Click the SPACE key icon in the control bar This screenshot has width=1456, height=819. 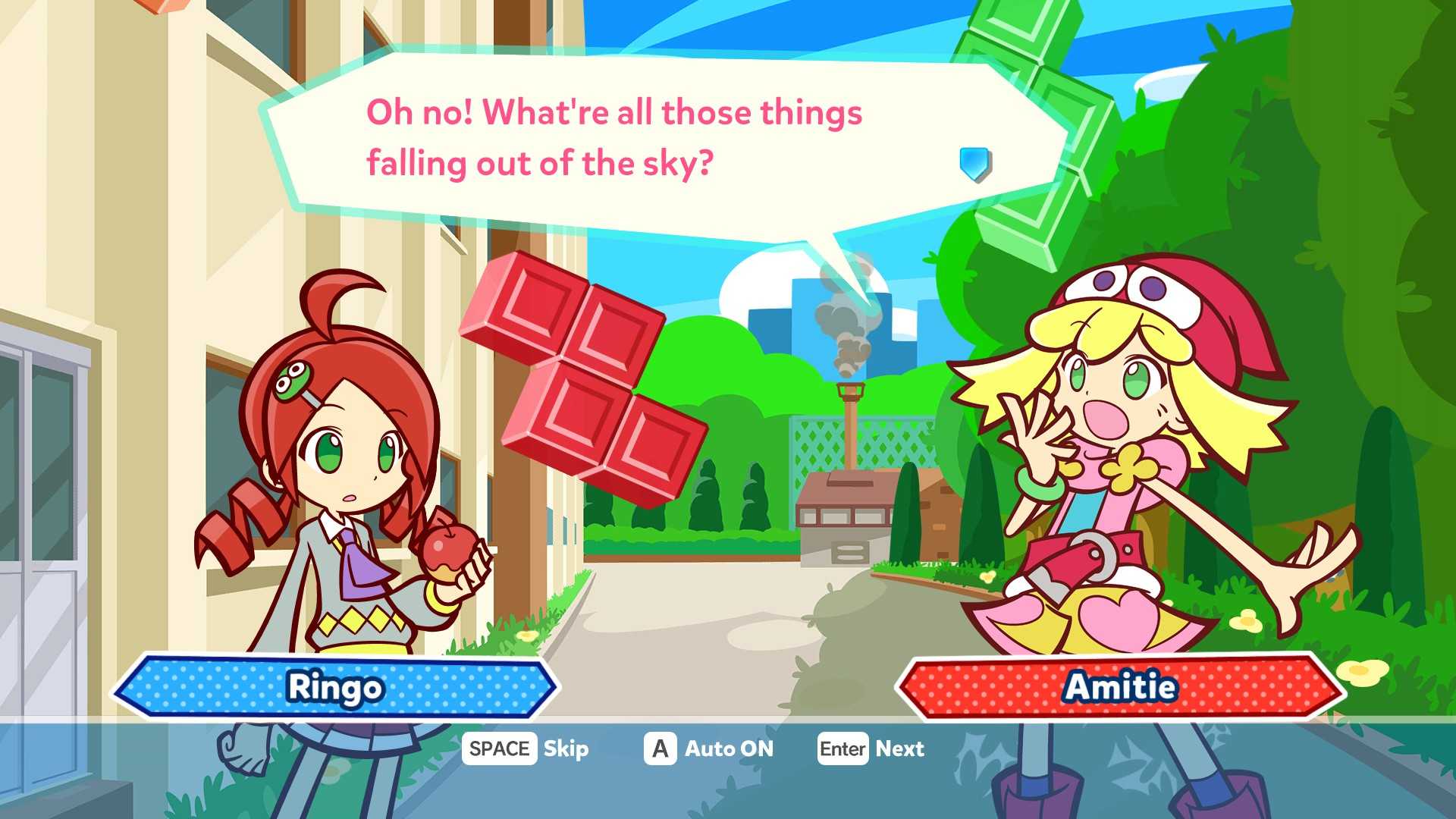tap(498, 749)
